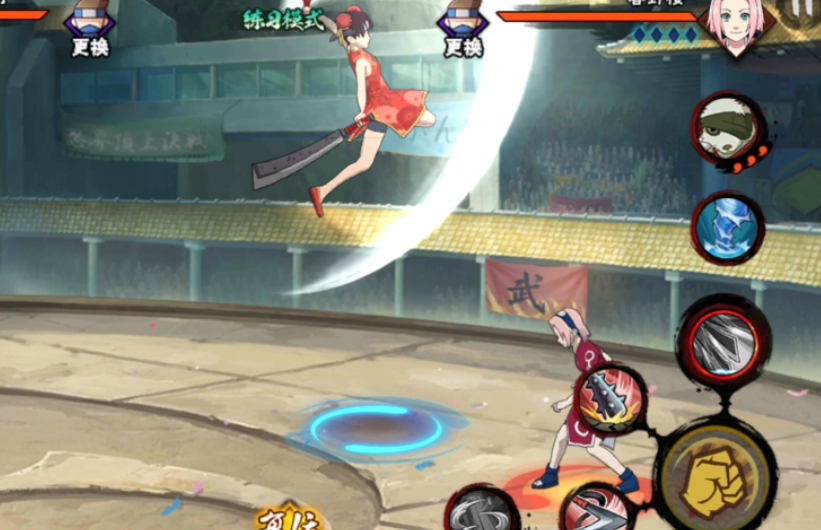Click the left 更换 swap character button
Viewport: 821px width, 530px height.
coord(90,30)
